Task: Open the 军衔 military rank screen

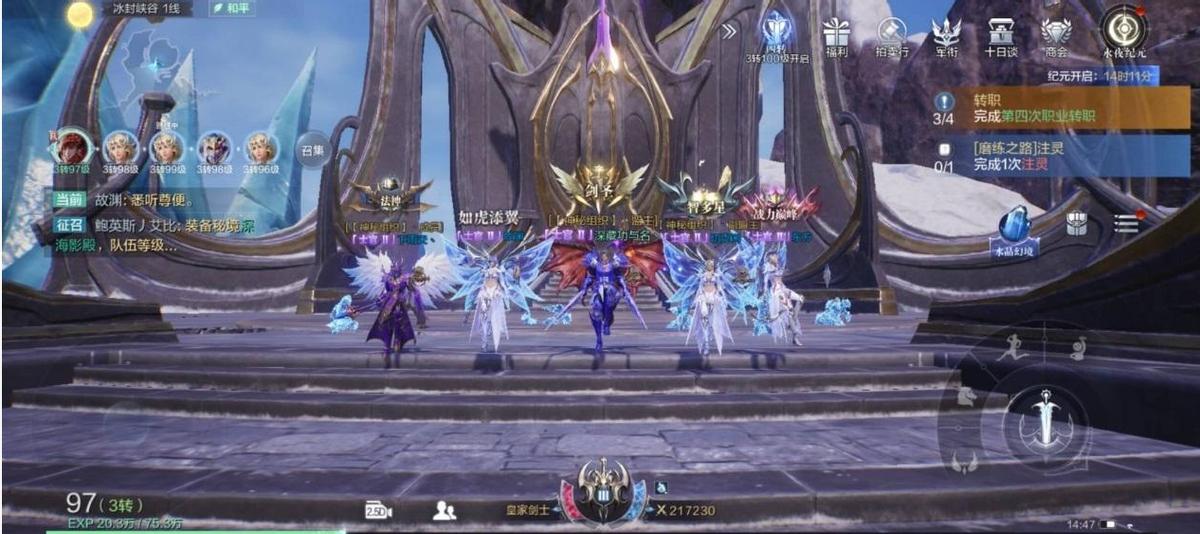Action: [946, 36]
